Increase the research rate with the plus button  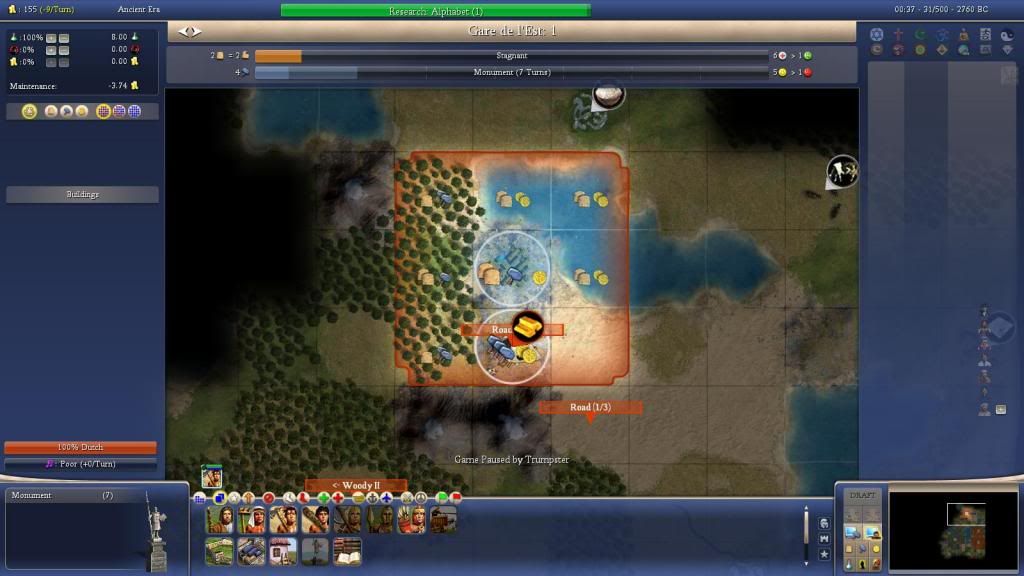[x=51, y=38]
